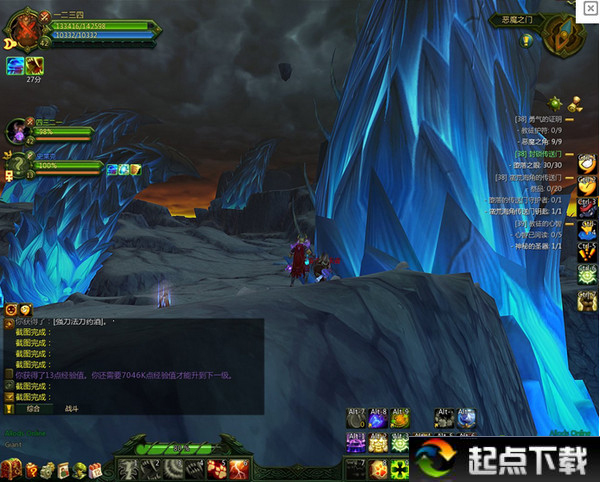Switch chat to the 战斗 tab

(x=70, y=408)
